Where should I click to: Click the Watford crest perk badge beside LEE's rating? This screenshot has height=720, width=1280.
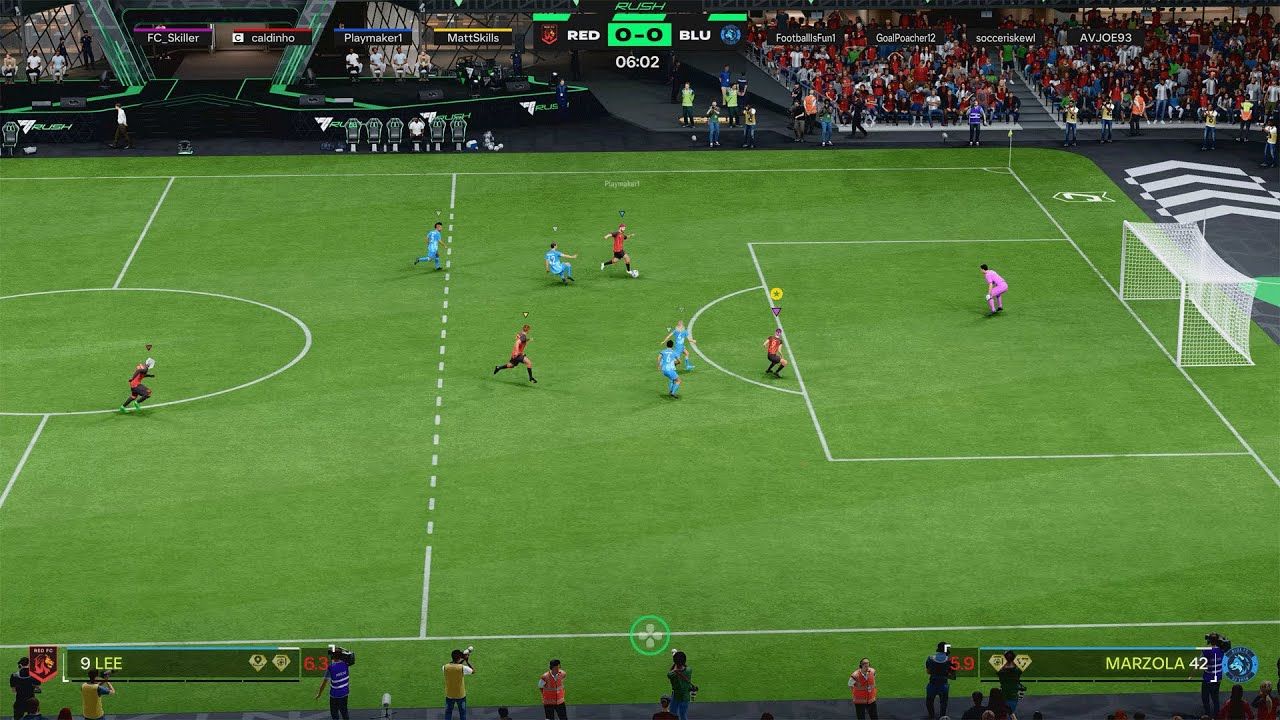281,662
